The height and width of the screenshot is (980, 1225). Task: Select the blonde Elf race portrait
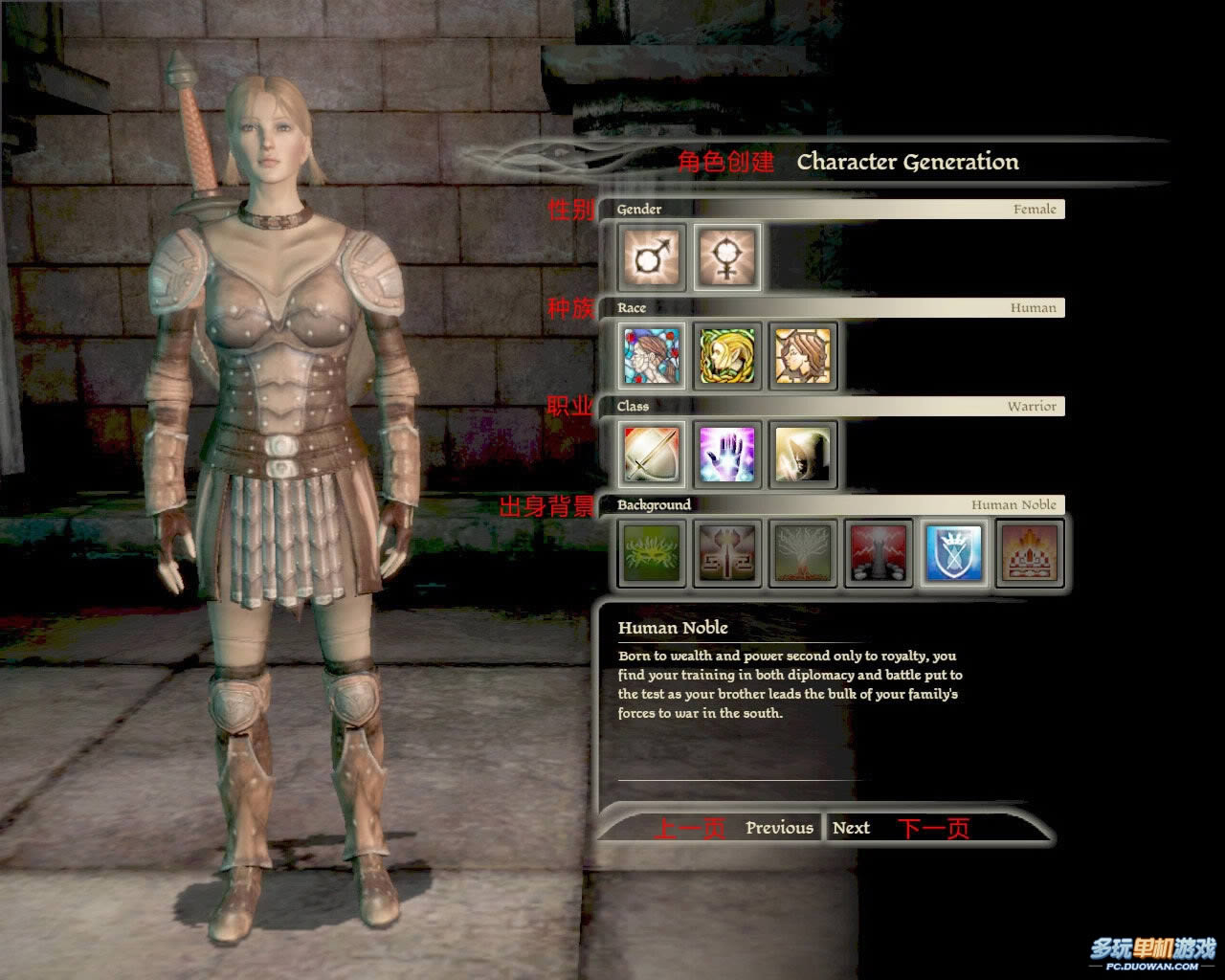tap(727, 356)
